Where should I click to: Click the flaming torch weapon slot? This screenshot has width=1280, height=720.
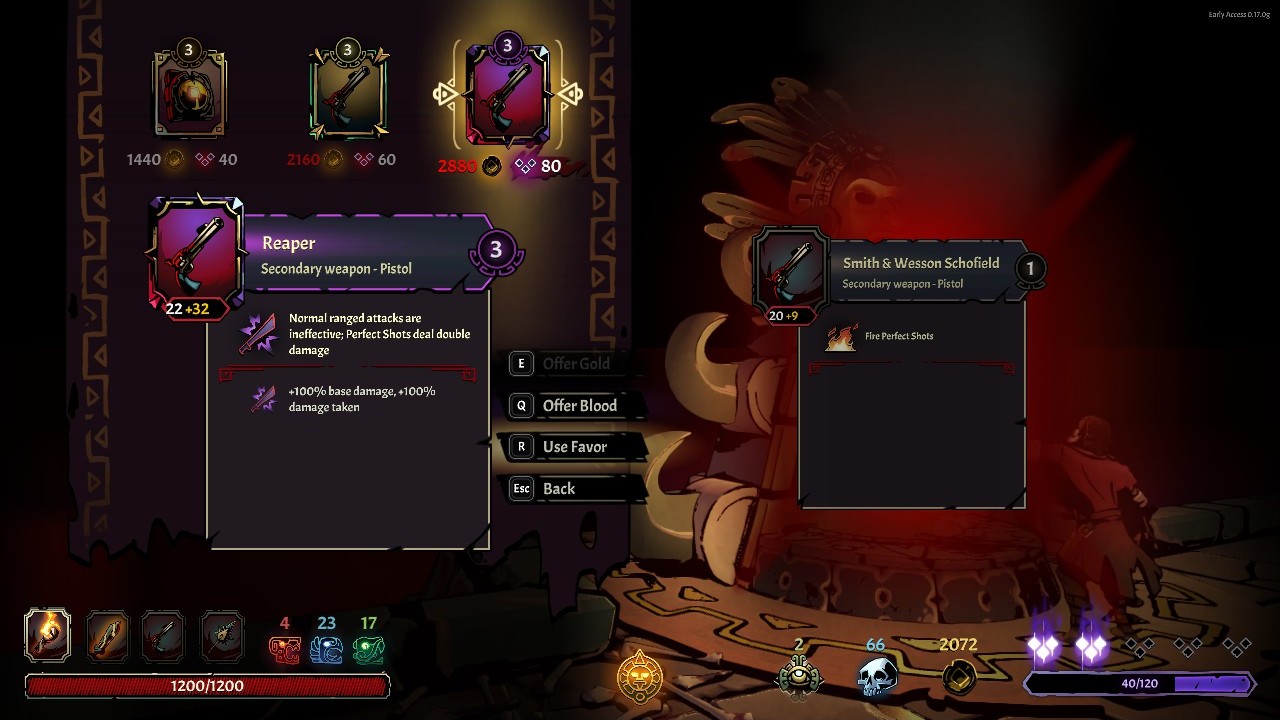47,635
